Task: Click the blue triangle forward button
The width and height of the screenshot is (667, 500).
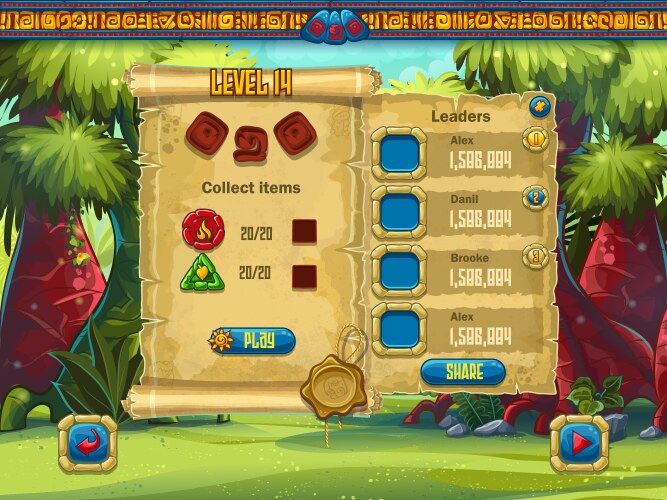Action: coord(579,441)
